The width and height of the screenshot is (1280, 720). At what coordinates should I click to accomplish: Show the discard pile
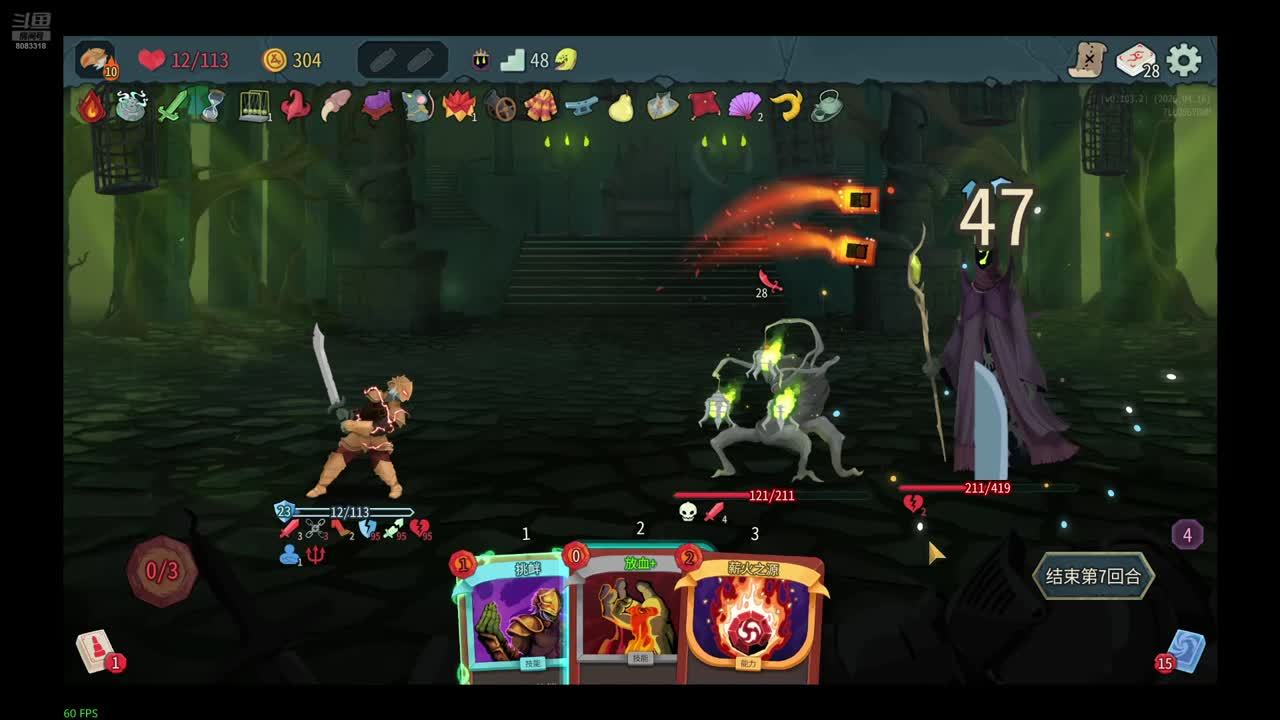(x=1186, y=650)
